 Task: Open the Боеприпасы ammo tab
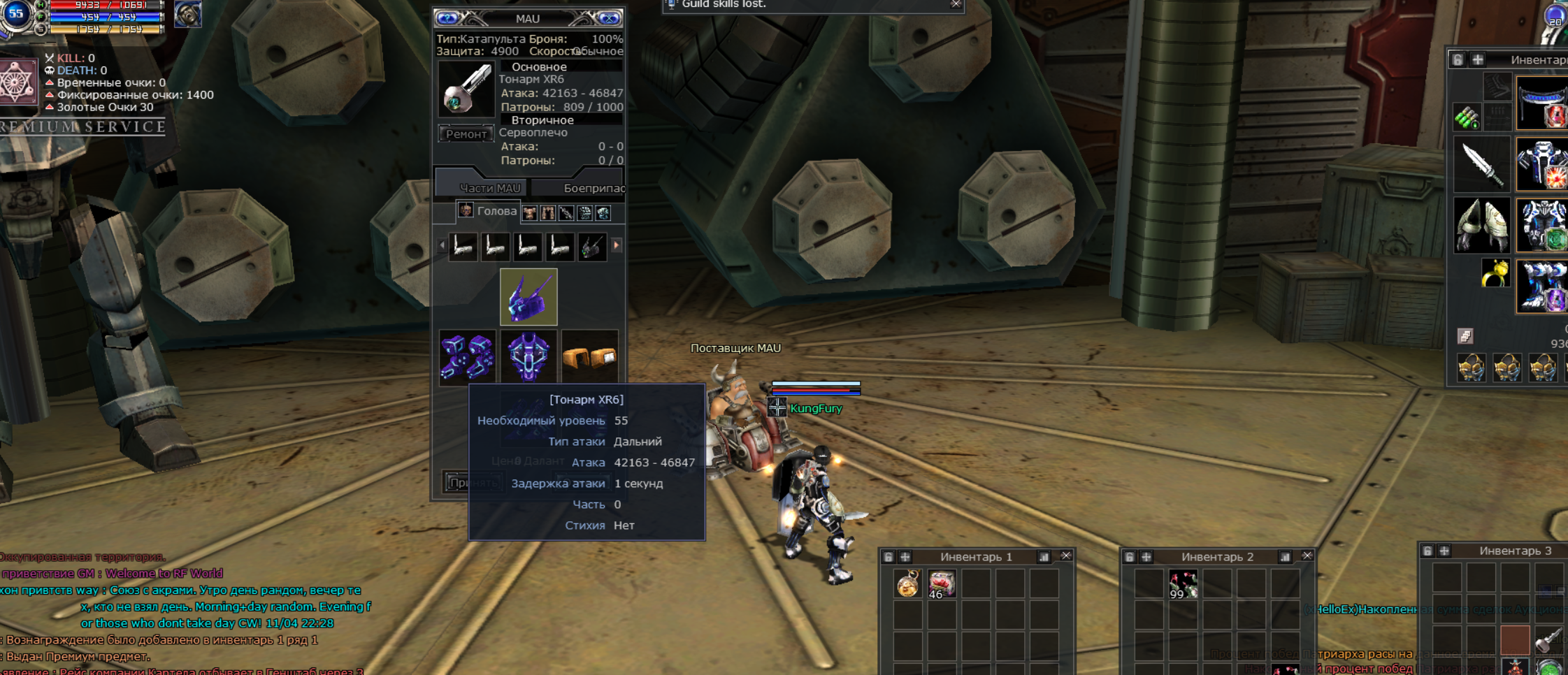pos(593,188)
